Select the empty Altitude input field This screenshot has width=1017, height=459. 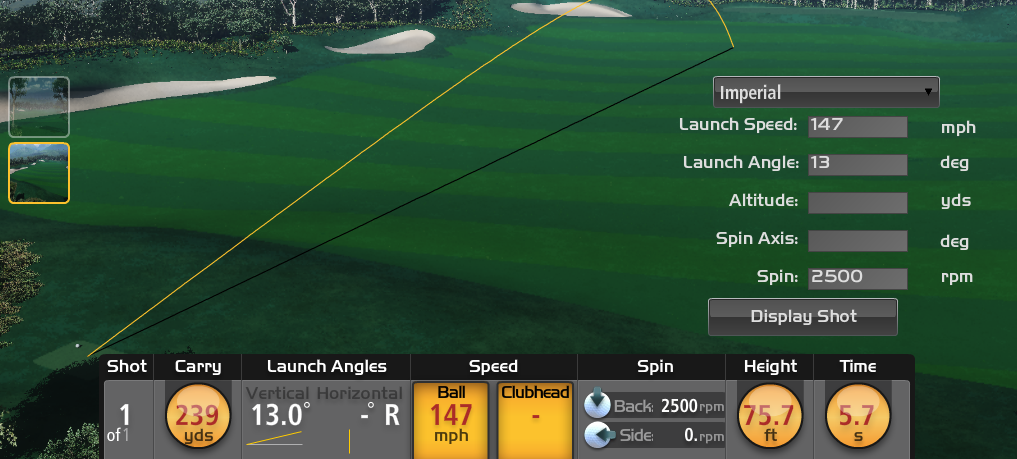(857, 202)
